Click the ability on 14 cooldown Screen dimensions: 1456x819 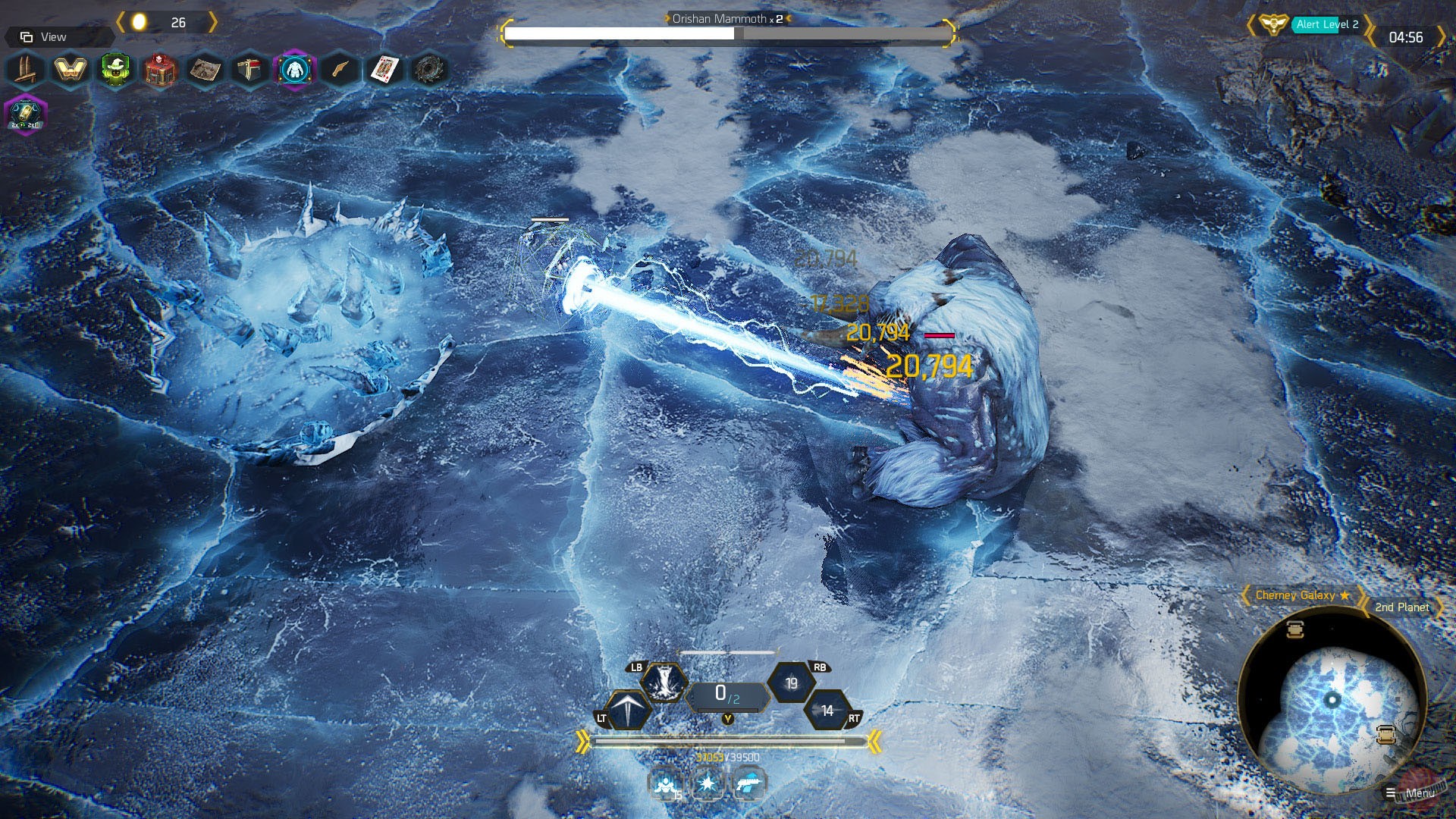click(x=827, y=711)
